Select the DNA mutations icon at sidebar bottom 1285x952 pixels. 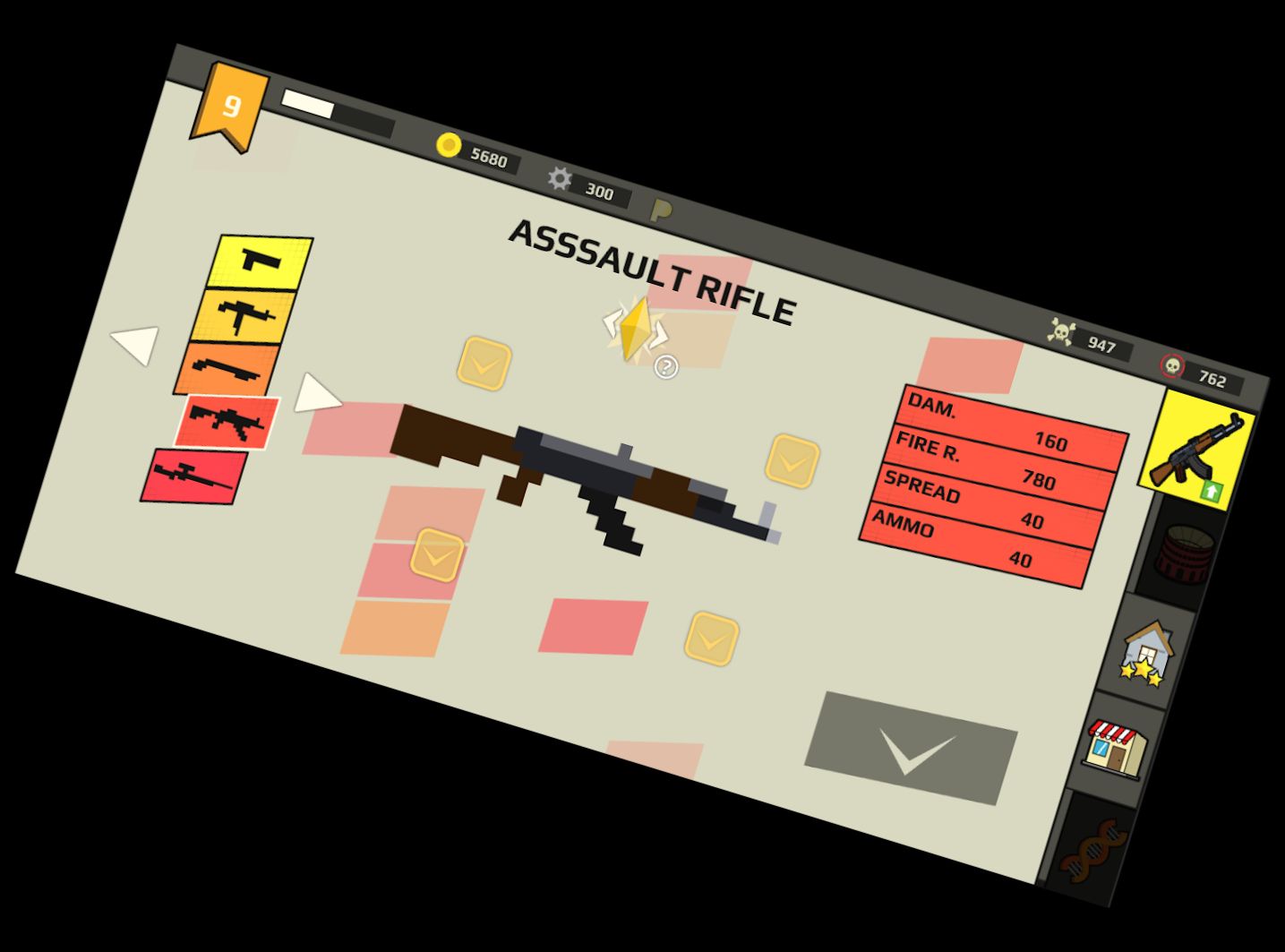(1094, 851)
